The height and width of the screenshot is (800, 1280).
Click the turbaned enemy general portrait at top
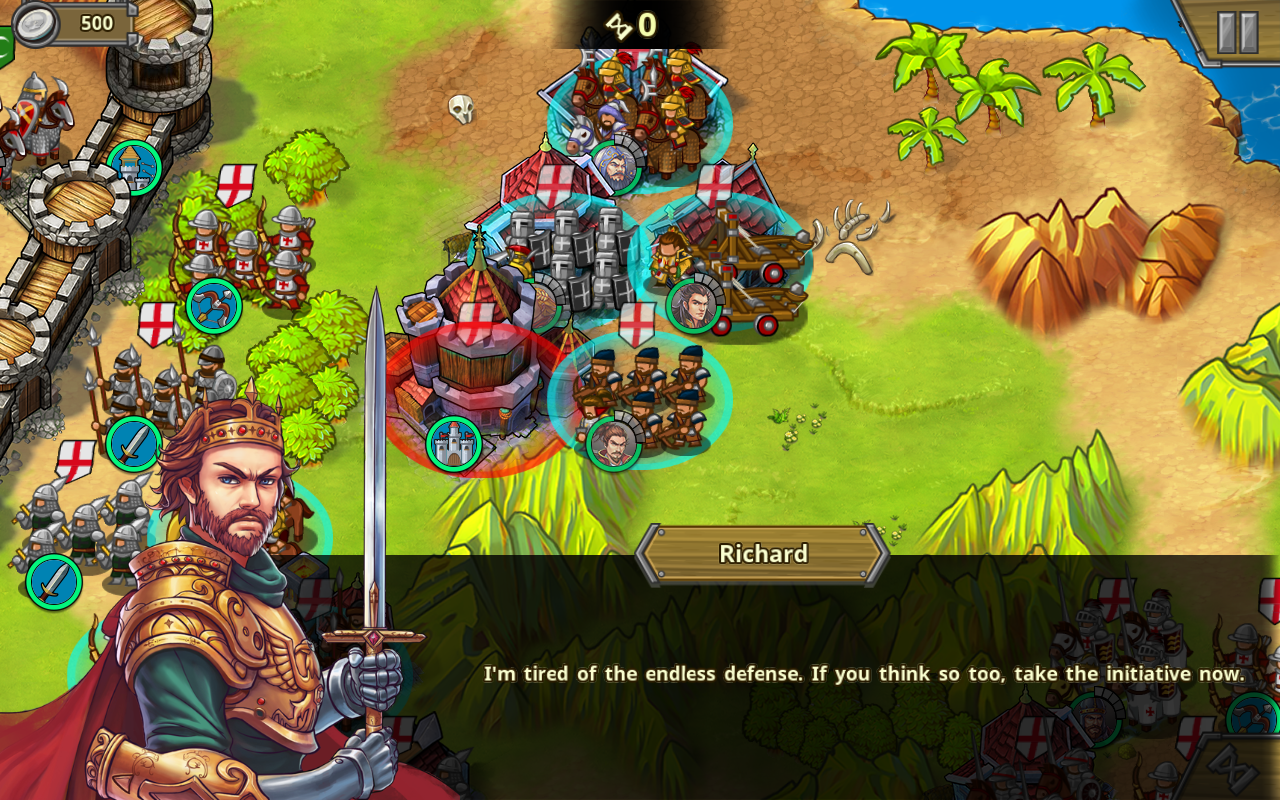[615, 165]
